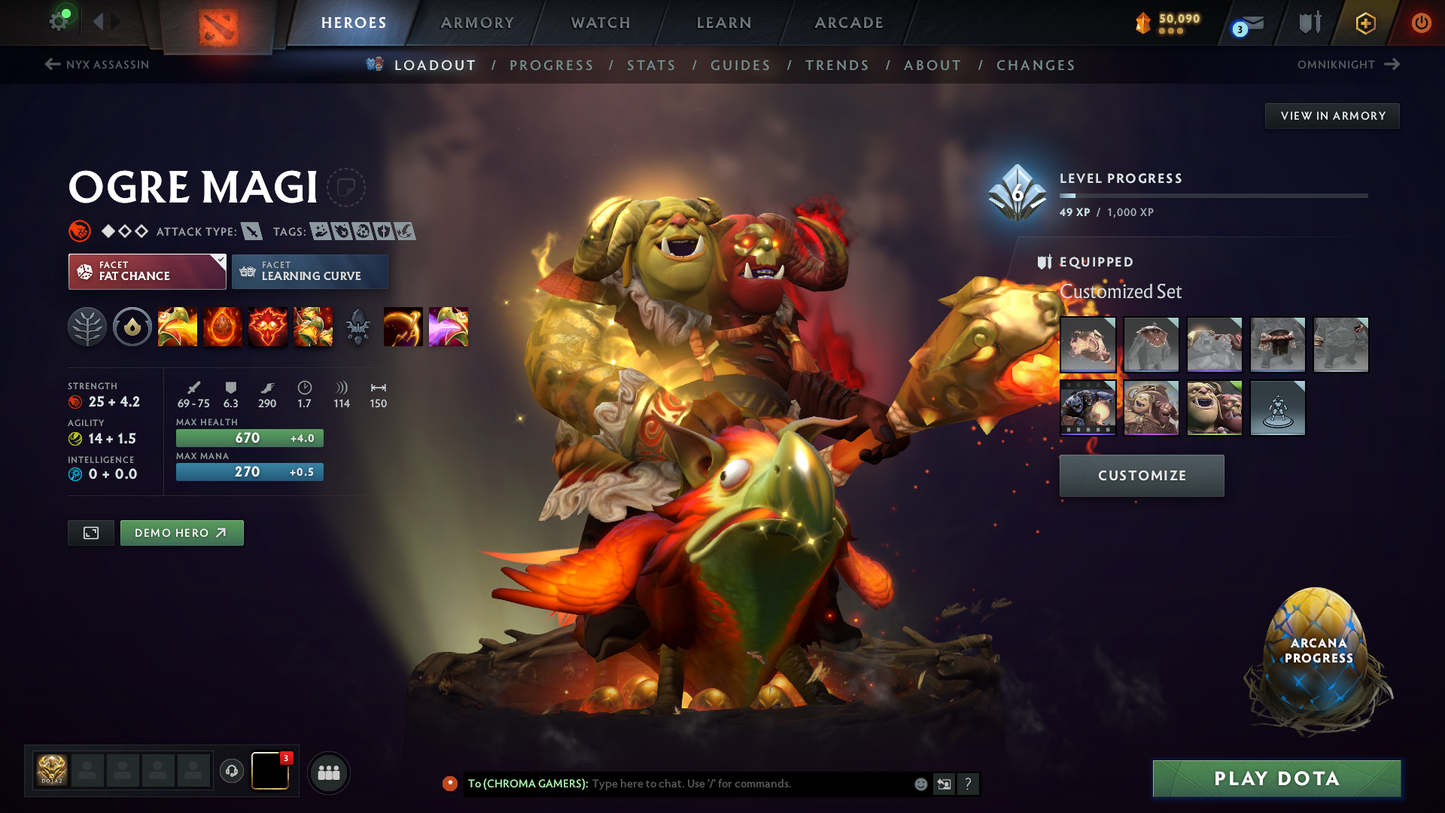Click the red power button to exit
Screen dimensions: 1445x813
tap(1420, 22)
